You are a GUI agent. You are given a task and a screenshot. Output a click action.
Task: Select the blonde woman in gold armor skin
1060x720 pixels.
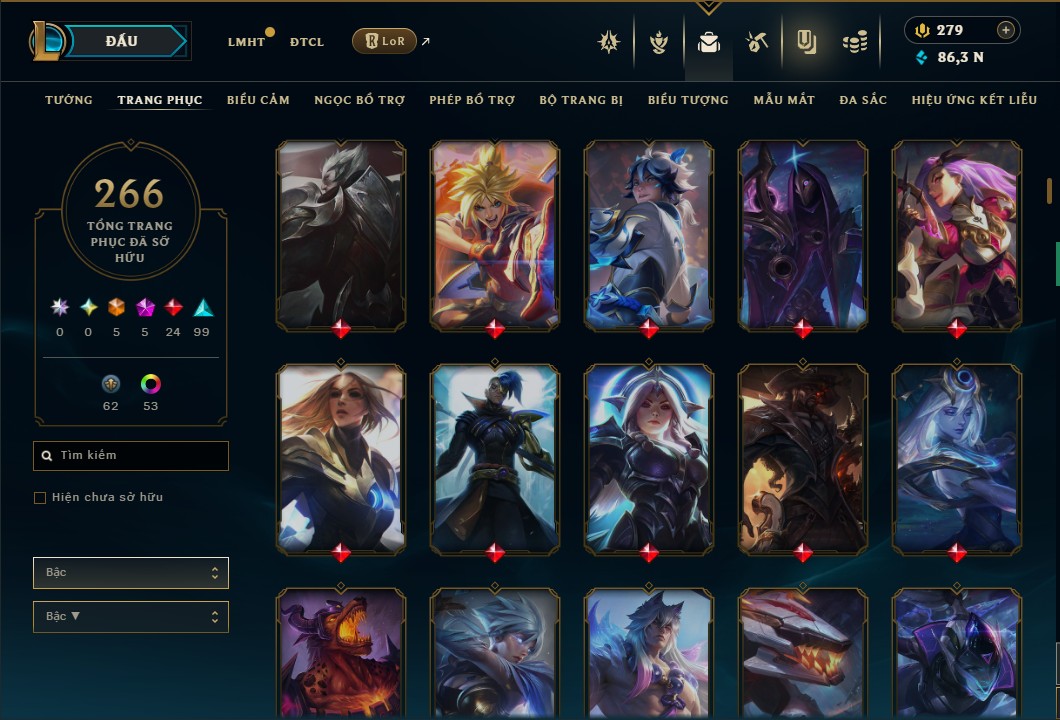coord(341,457)
